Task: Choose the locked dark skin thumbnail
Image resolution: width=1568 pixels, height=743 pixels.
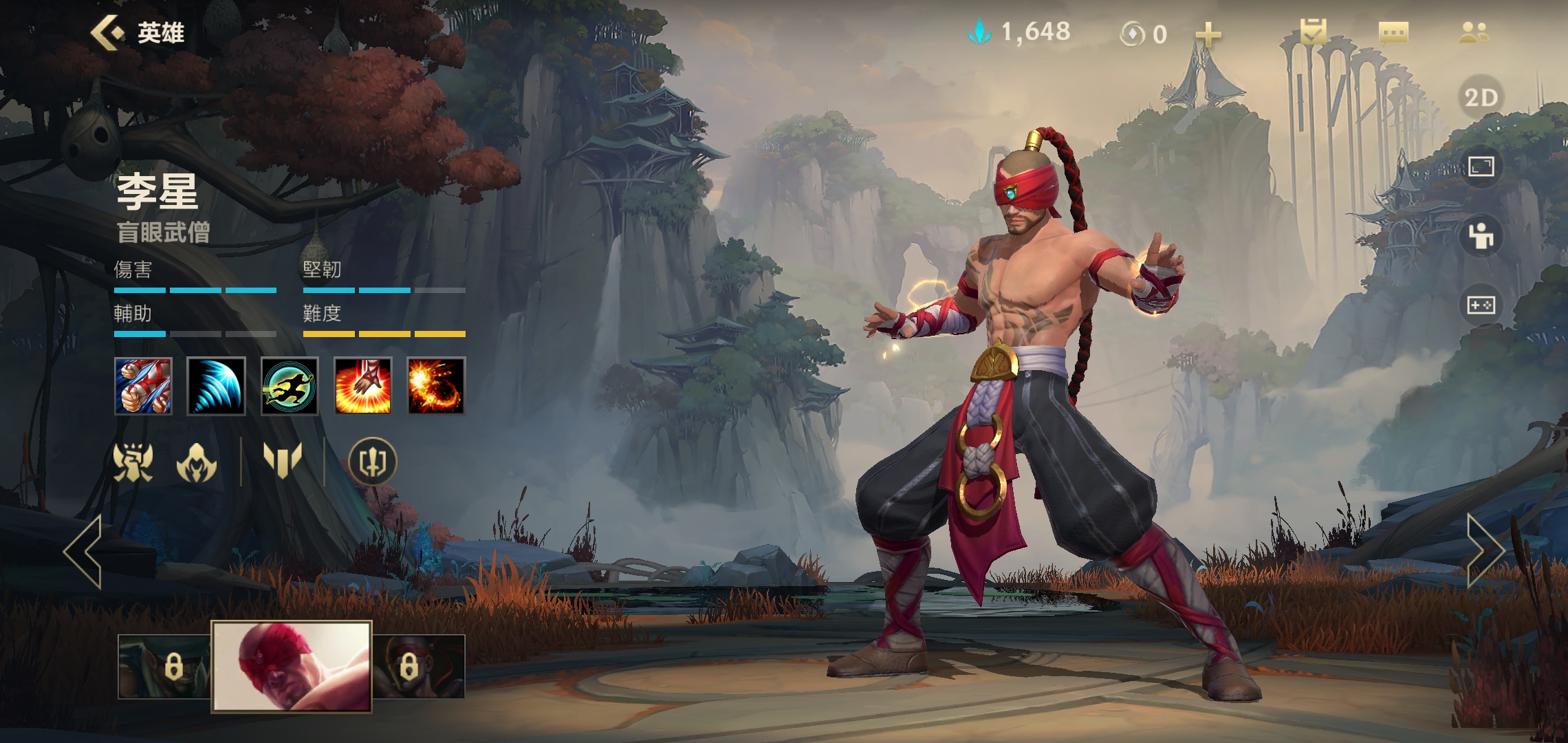Action: point(418,666)
